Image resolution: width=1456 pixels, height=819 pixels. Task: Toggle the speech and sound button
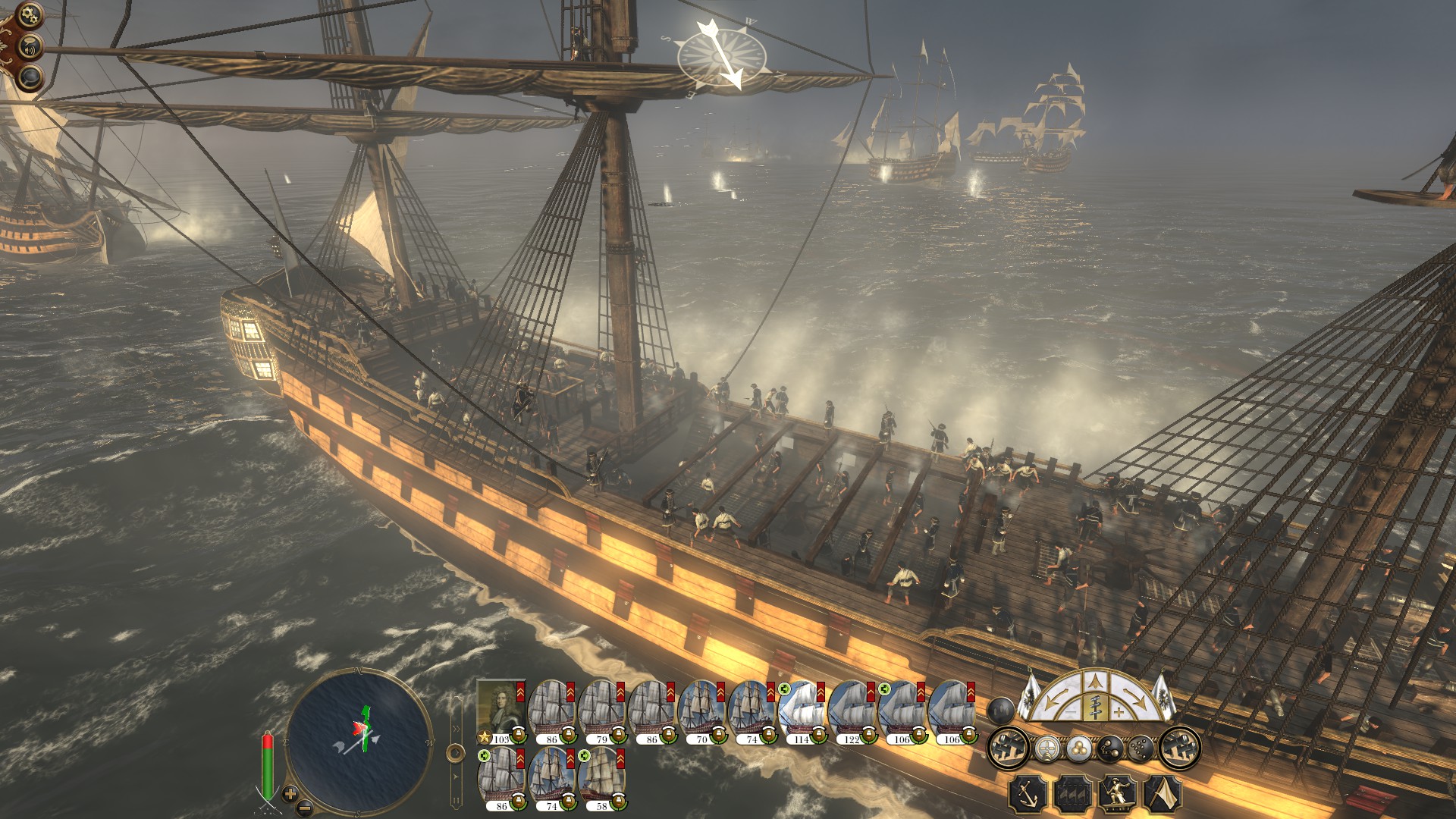point(30,47)
